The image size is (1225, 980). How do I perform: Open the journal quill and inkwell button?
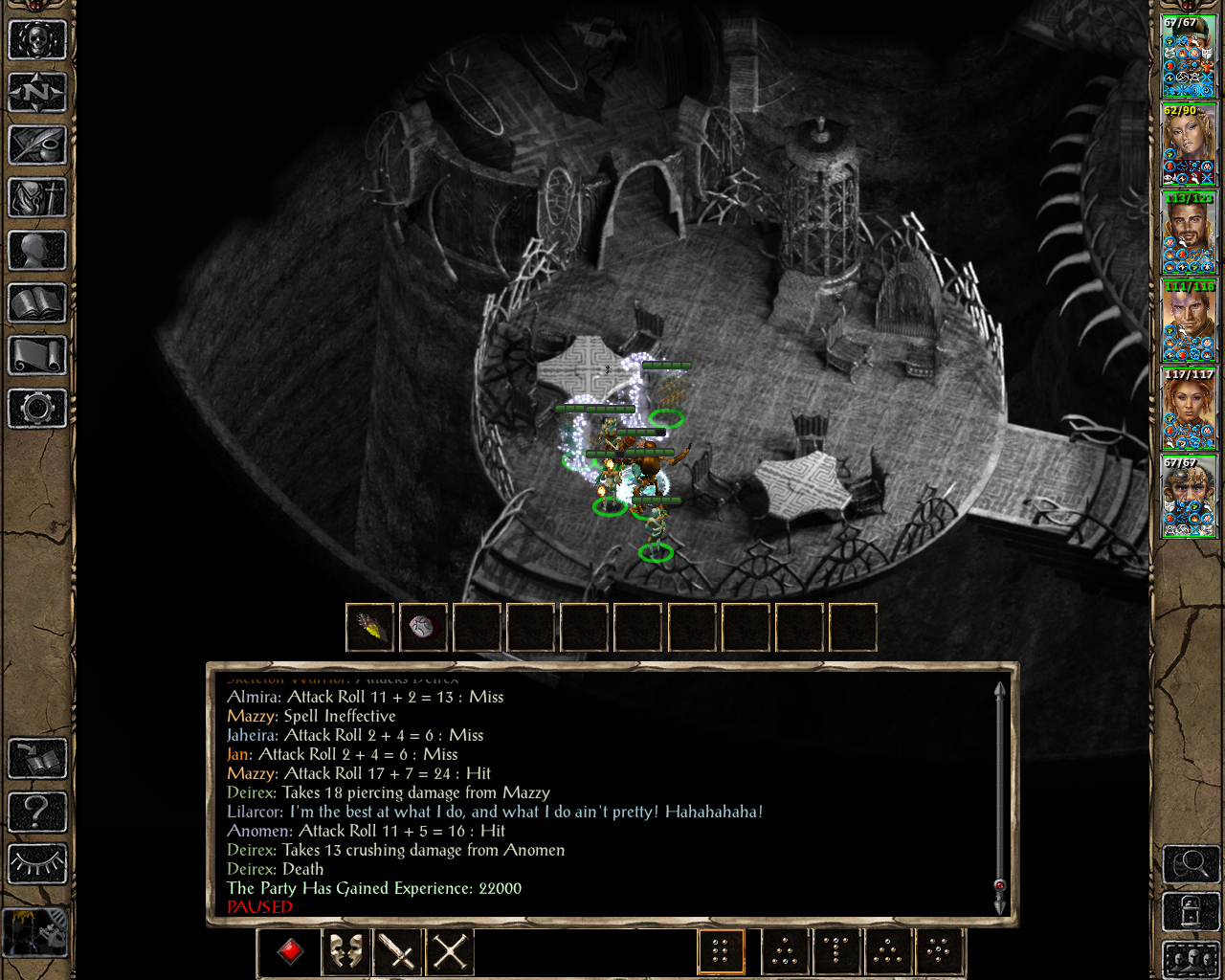point(36,145)
